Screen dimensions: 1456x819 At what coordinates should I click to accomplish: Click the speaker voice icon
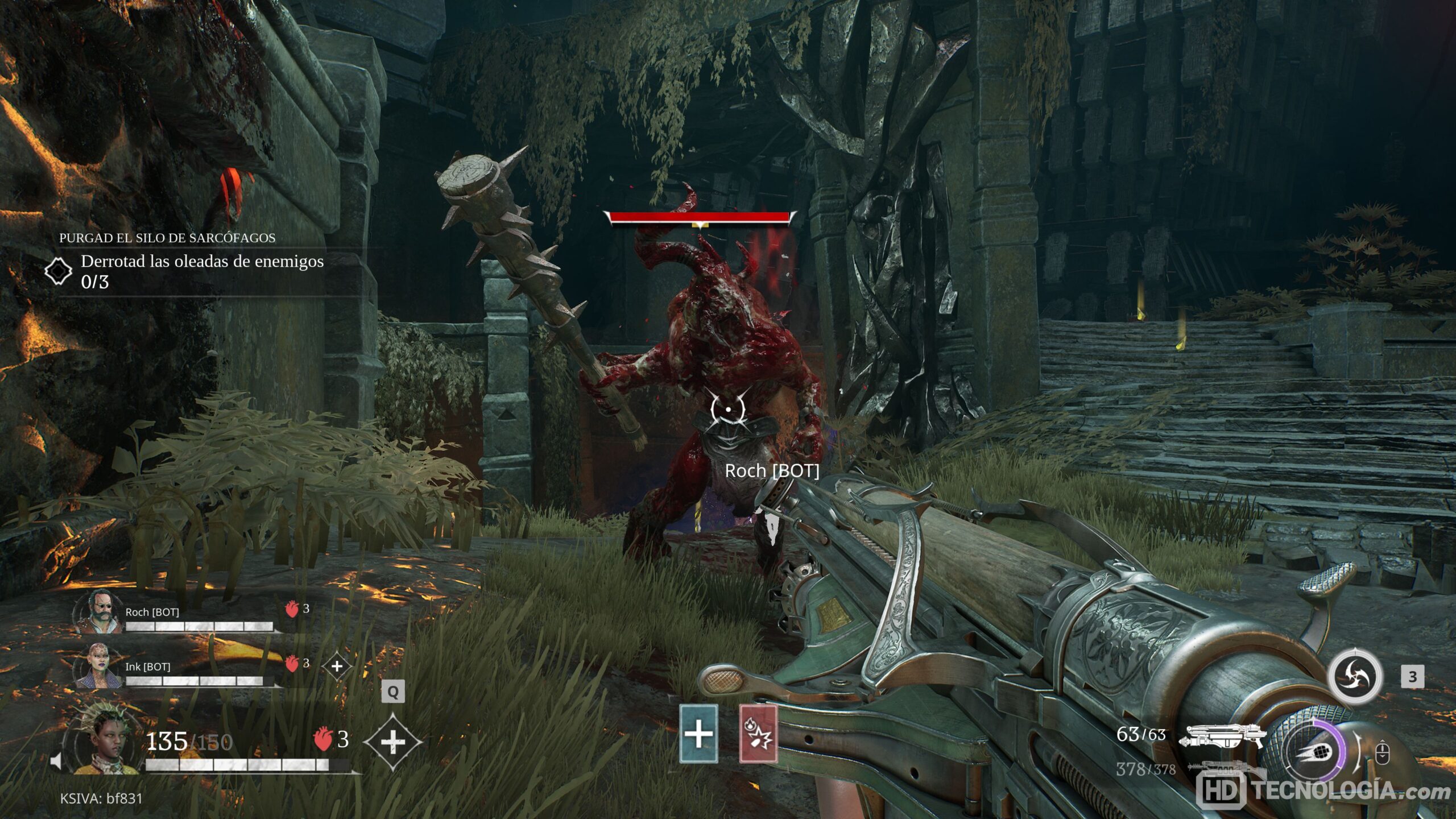click(x=56, y=761)
